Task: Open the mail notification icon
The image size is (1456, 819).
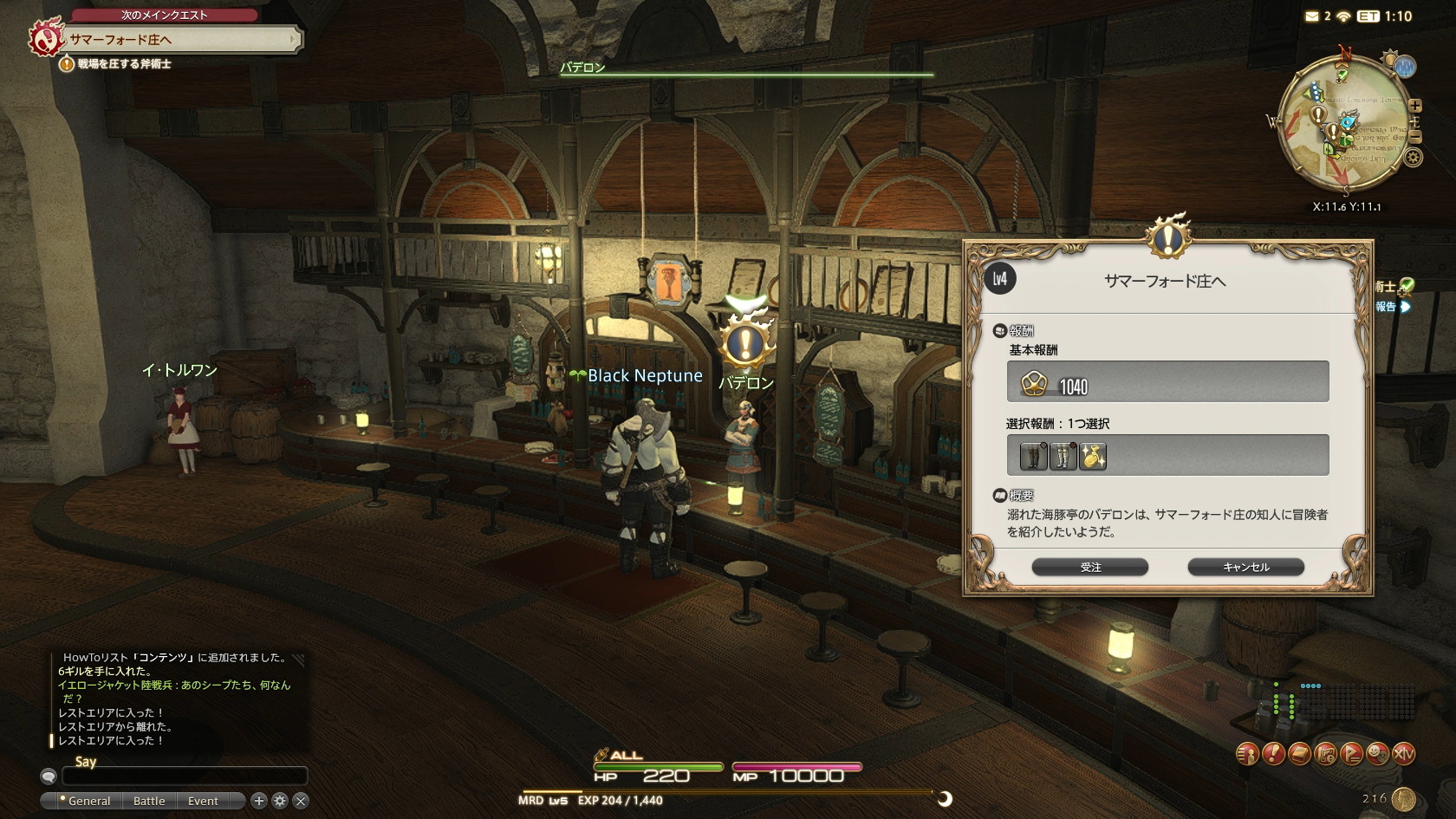Action: click(x=1312, y=16)
